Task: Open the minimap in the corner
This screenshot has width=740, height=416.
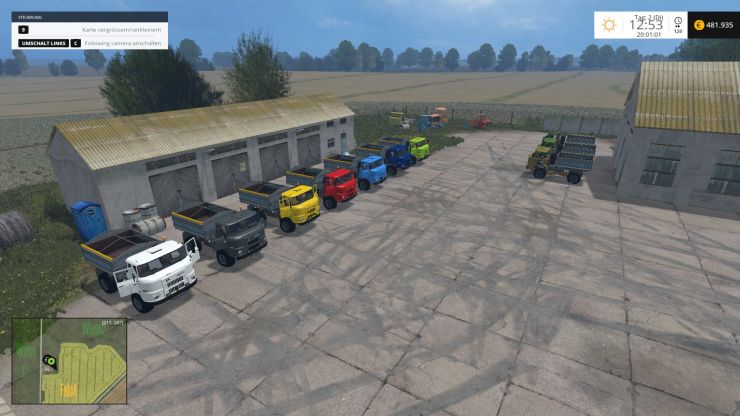Action: [x=69, y=360]
